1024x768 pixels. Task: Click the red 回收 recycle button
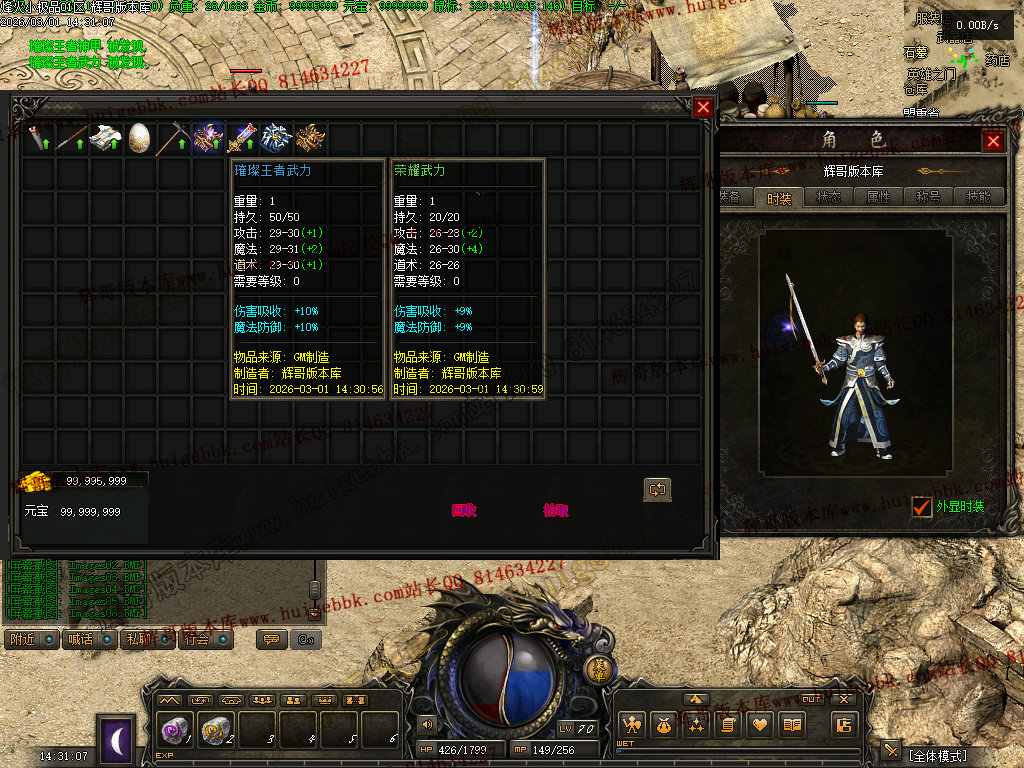[x=464, y=510]
